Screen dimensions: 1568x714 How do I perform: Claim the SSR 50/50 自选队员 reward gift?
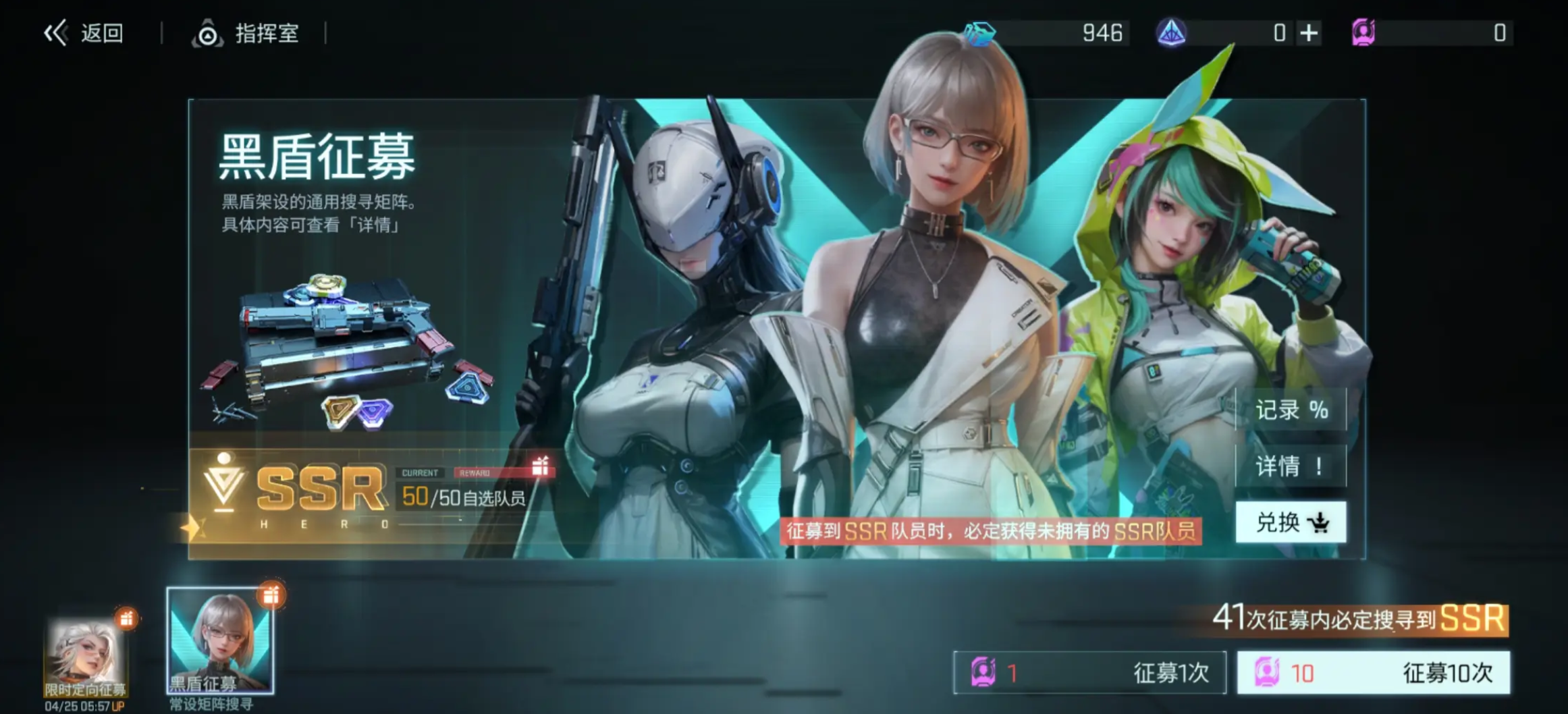coord(540,466)
